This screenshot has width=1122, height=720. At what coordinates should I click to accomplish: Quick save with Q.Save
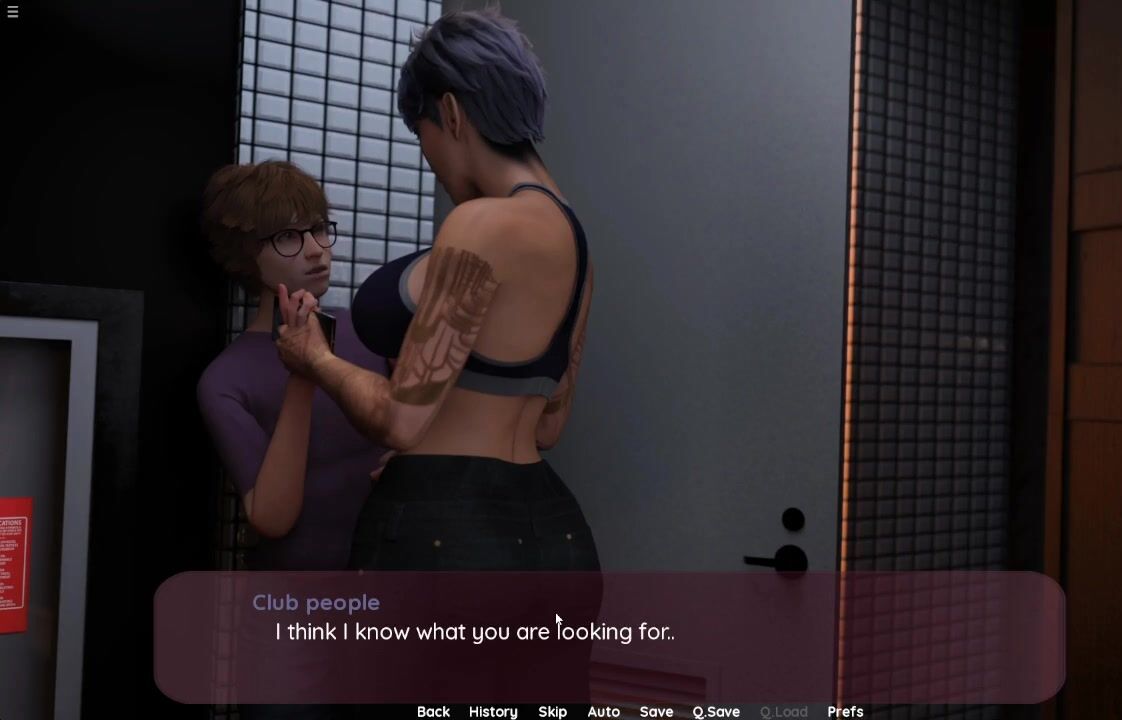click(x=716, y=711)
